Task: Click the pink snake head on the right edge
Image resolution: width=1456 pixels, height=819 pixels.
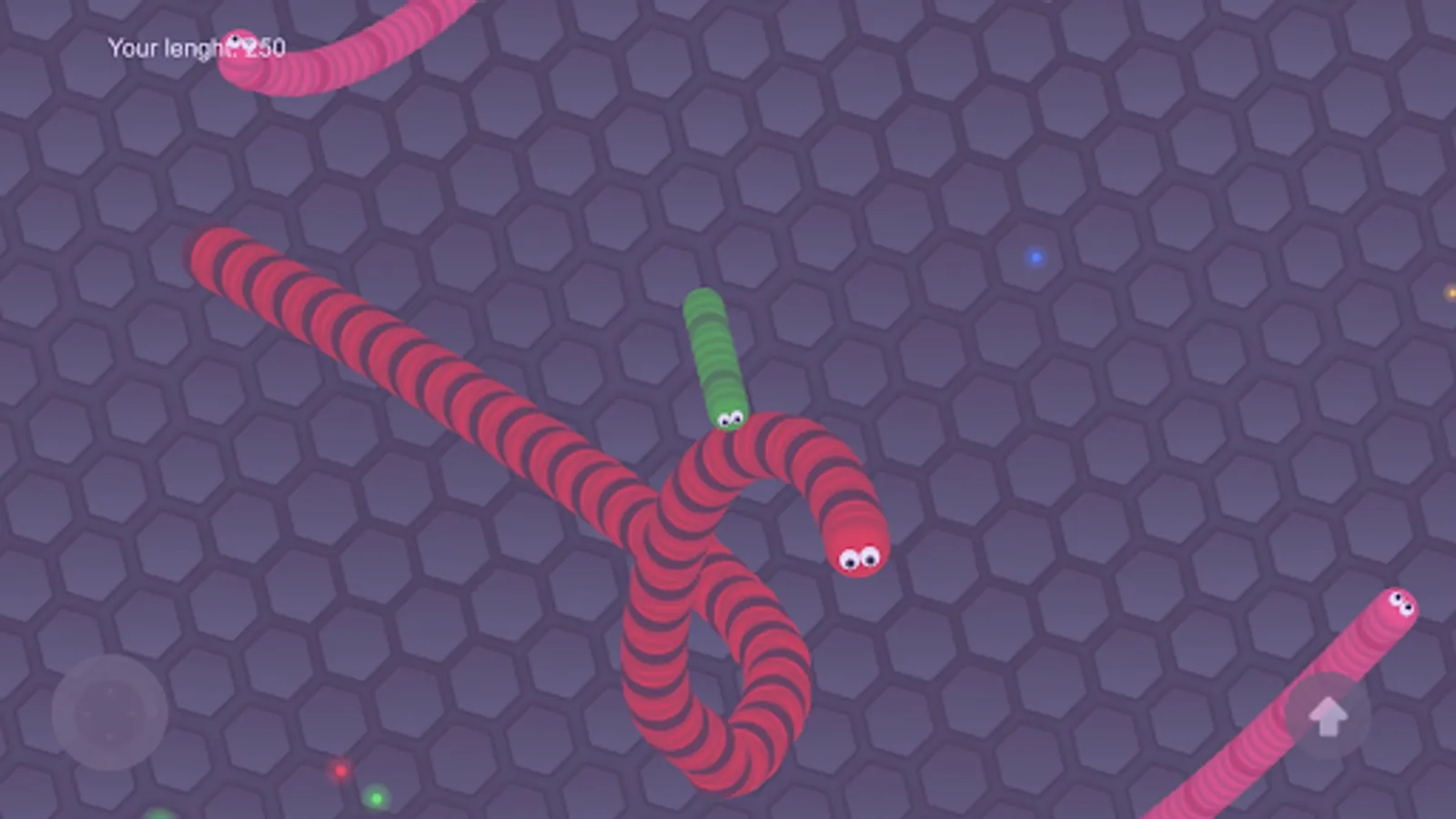Action: pyautogui.click(x=1399, y=607)
